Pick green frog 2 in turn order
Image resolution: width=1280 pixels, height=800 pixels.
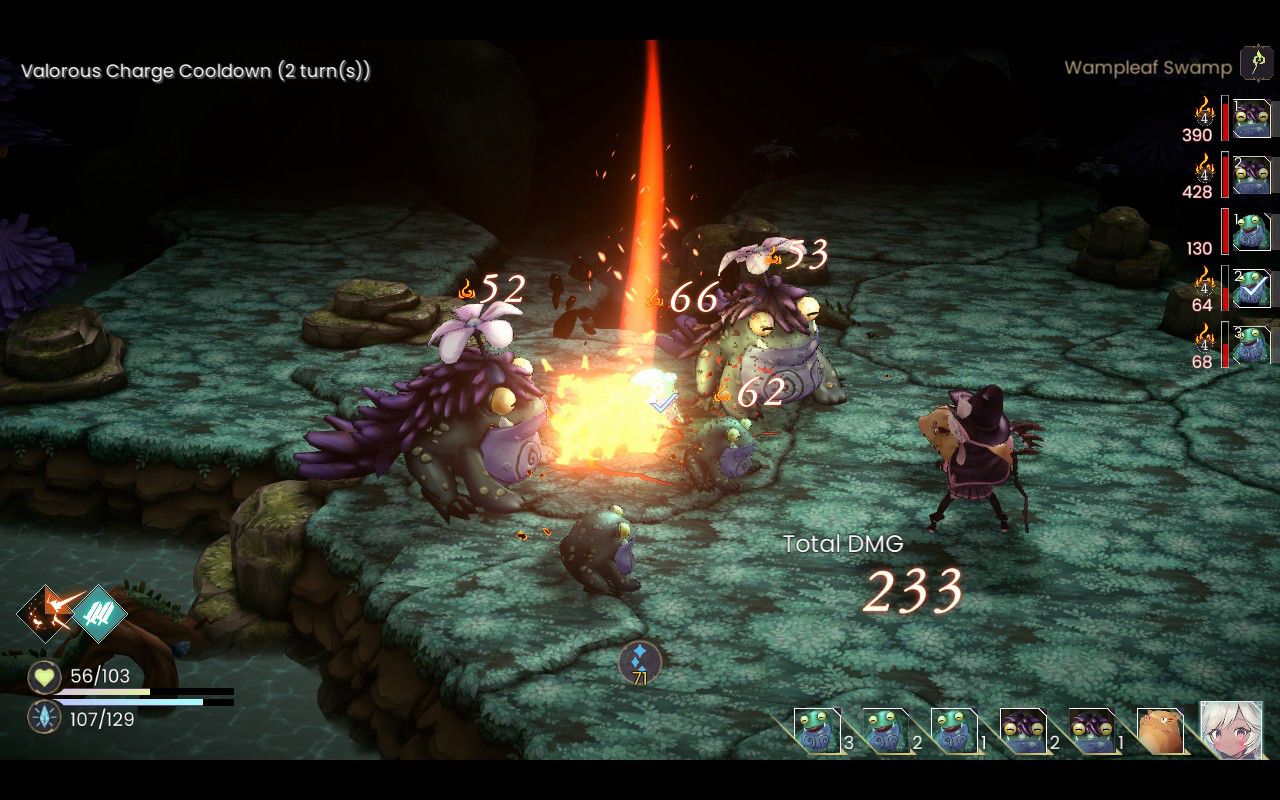[x=884, y=731]
